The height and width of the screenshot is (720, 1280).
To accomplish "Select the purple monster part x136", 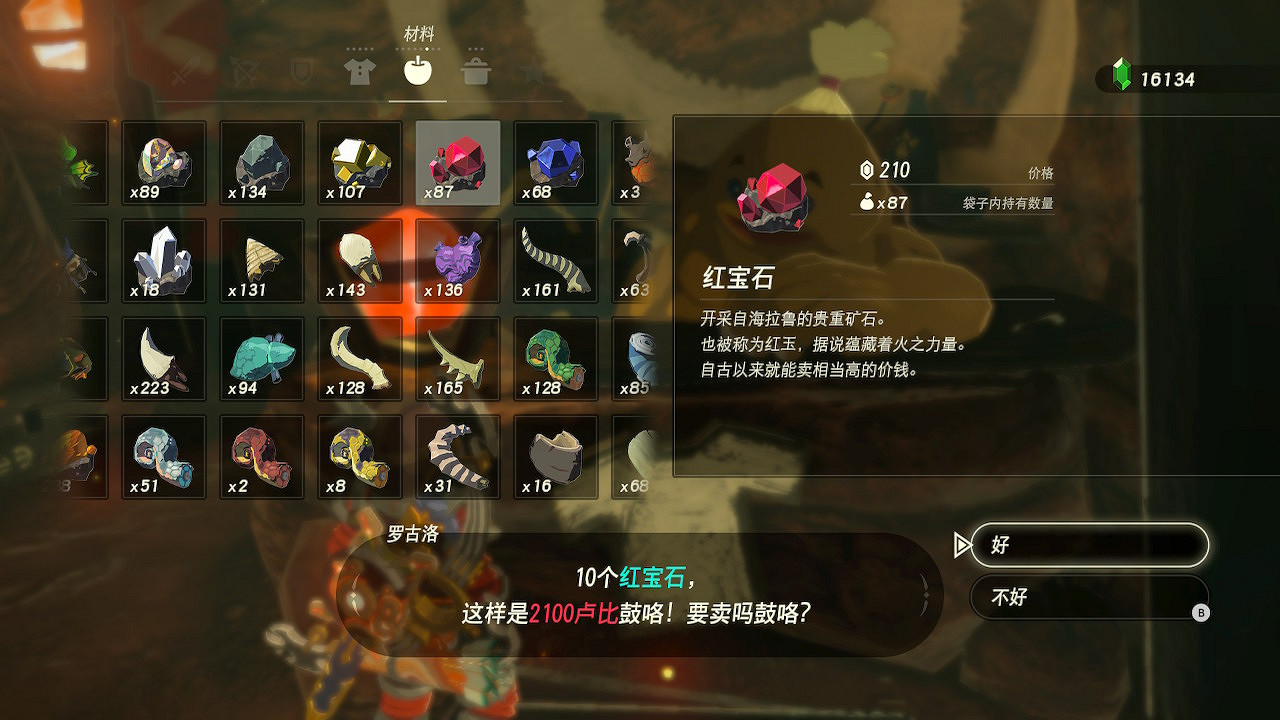I will click(457, 260).
